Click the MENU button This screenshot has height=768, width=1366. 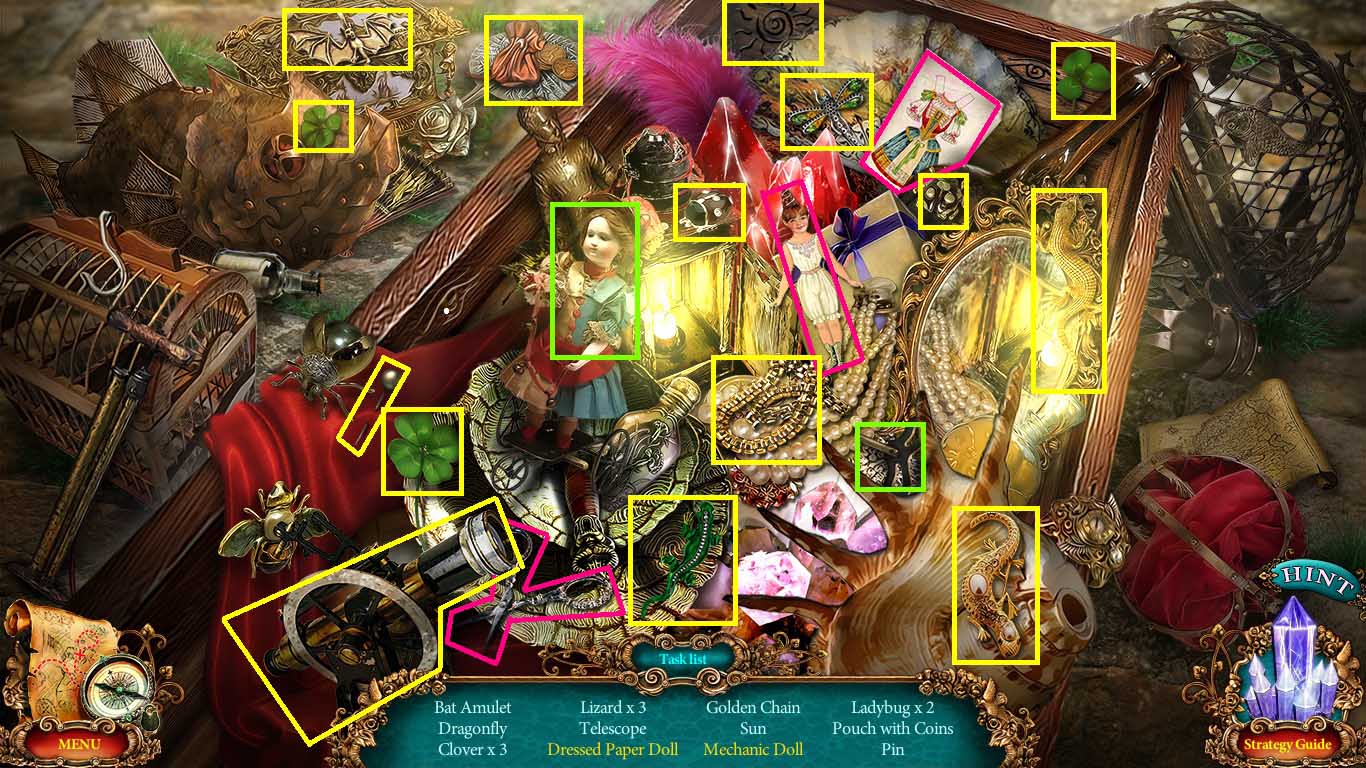[x=80, y=744]
